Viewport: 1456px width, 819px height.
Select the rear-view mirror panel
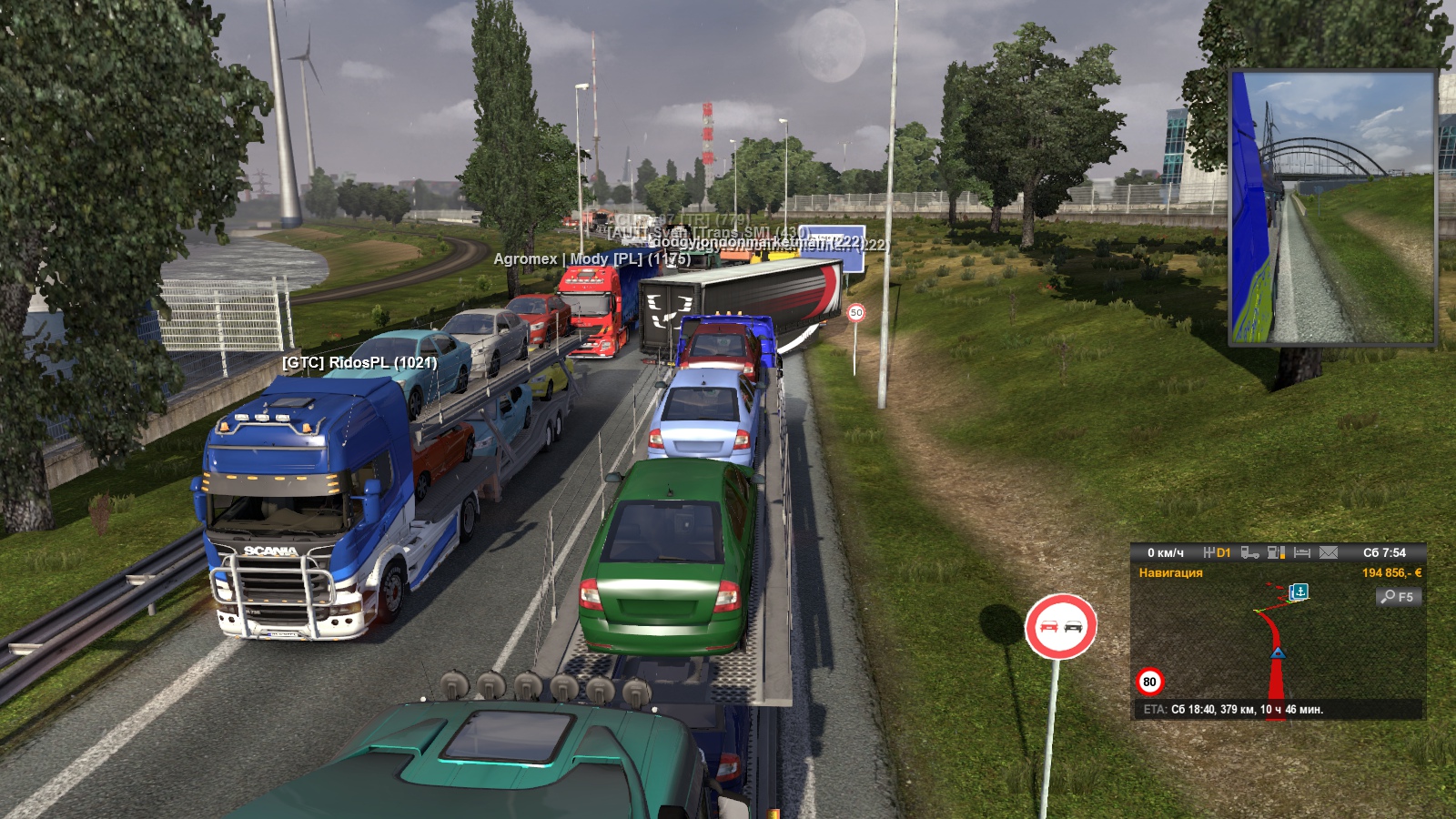click(1332, 208)
